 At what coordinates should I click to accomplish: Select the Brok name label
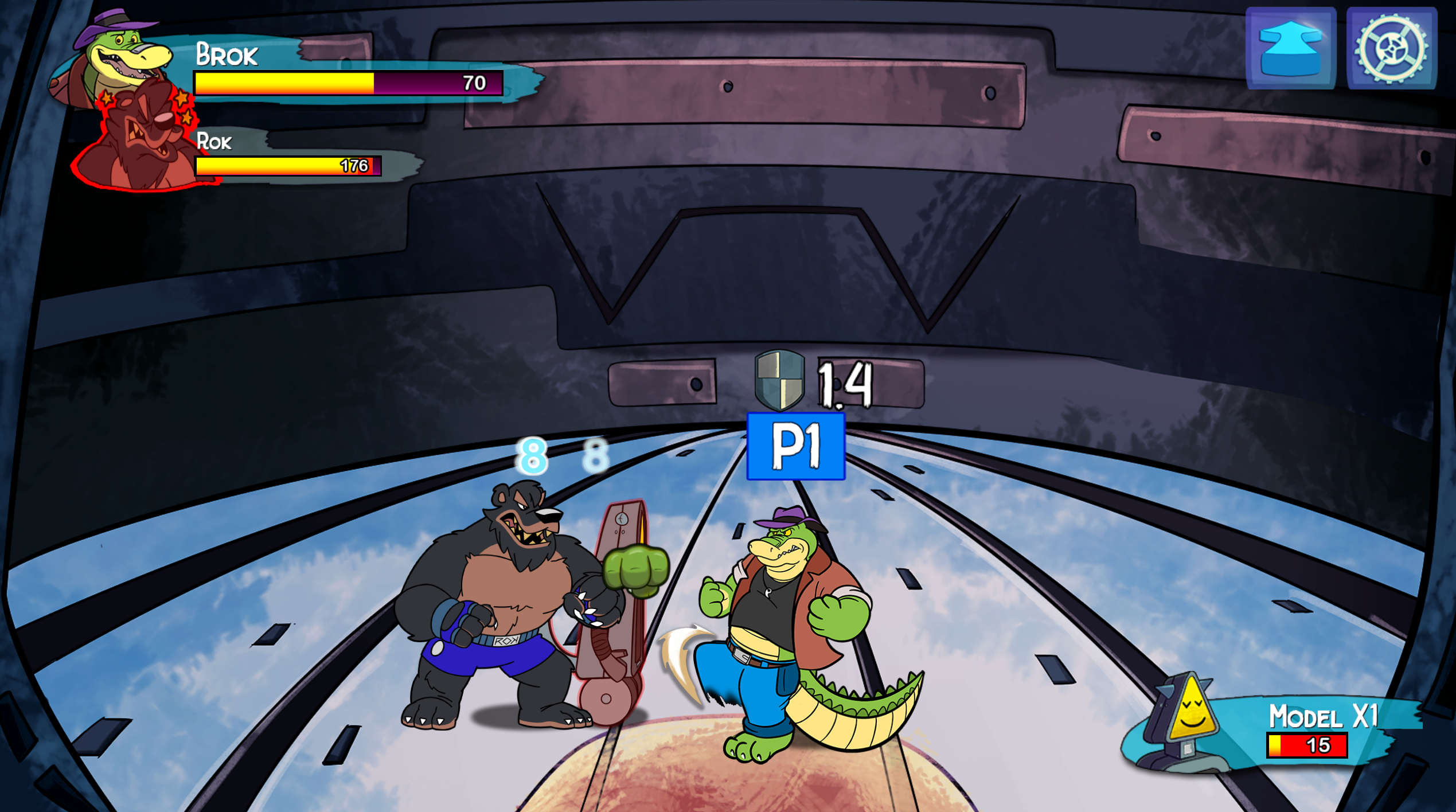click(x=228, y=54)
